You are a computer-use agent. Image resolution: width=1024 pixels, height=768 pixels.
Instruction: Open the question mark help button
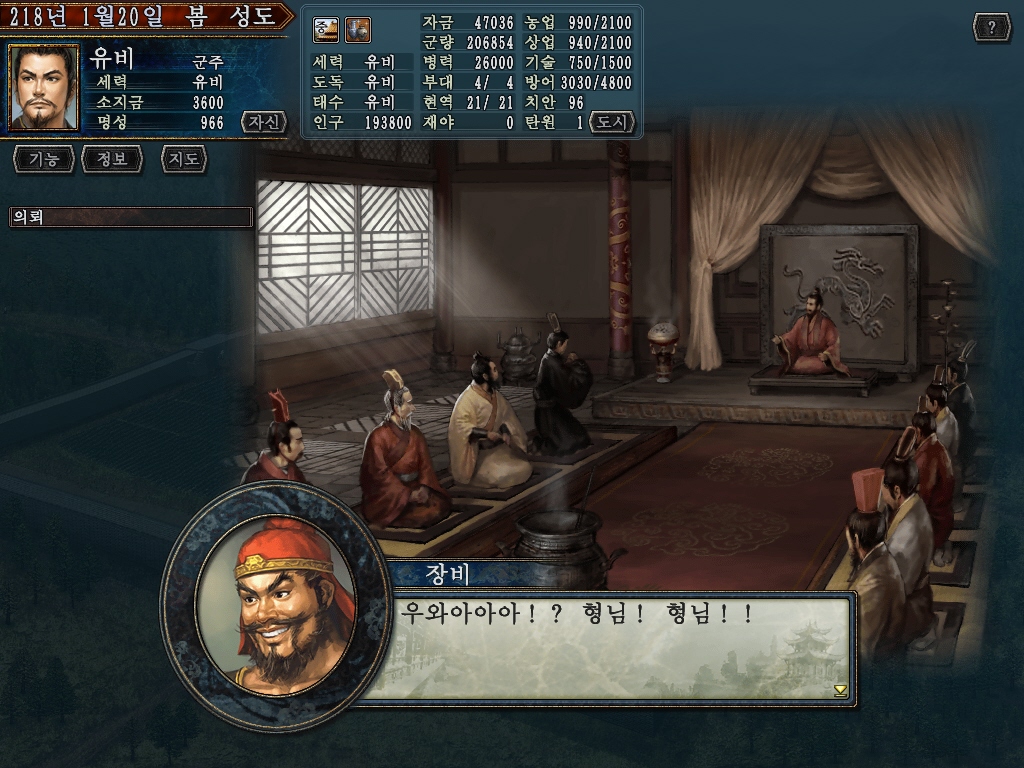point(991,28)
